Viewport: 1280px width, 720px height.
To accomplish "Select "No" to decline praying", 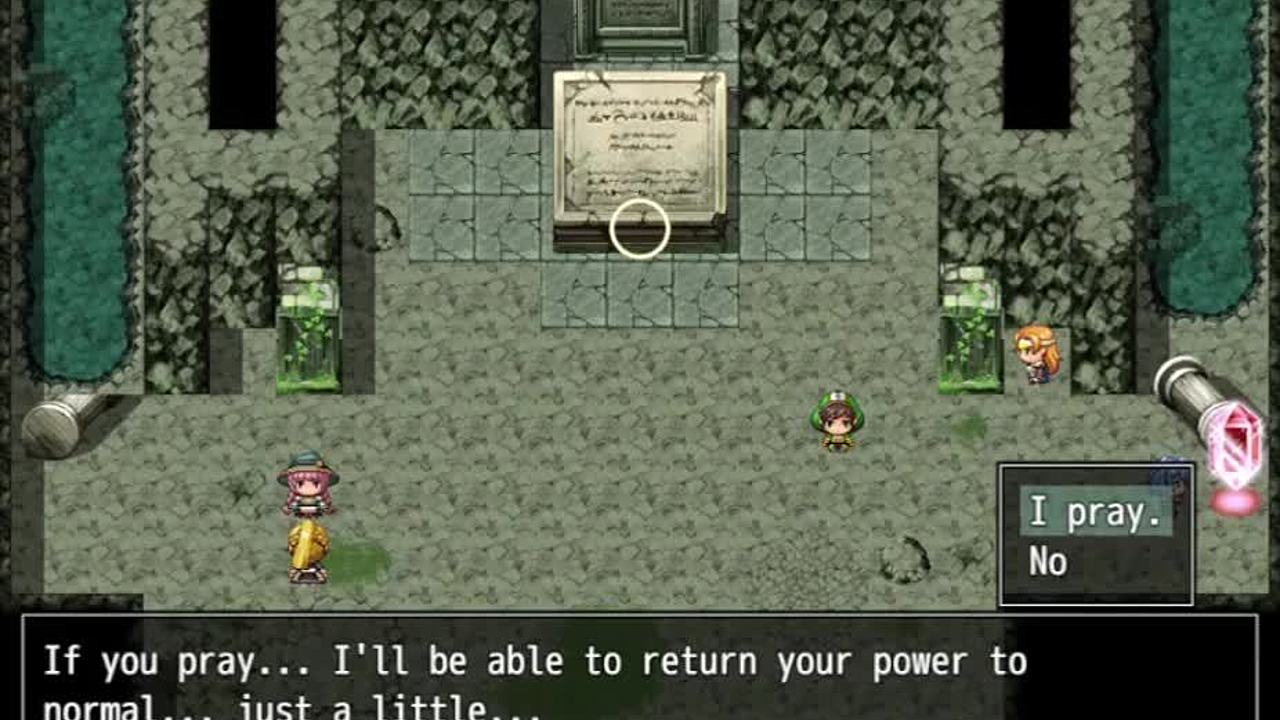I will [1049, 563].
